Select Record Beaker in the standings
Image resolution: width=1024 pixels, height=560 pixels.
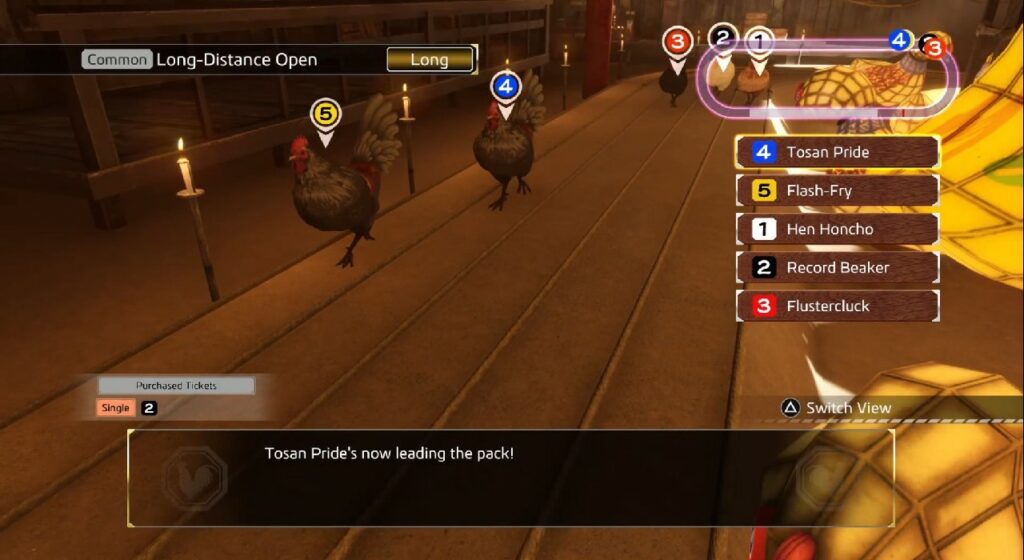(837, 267)
